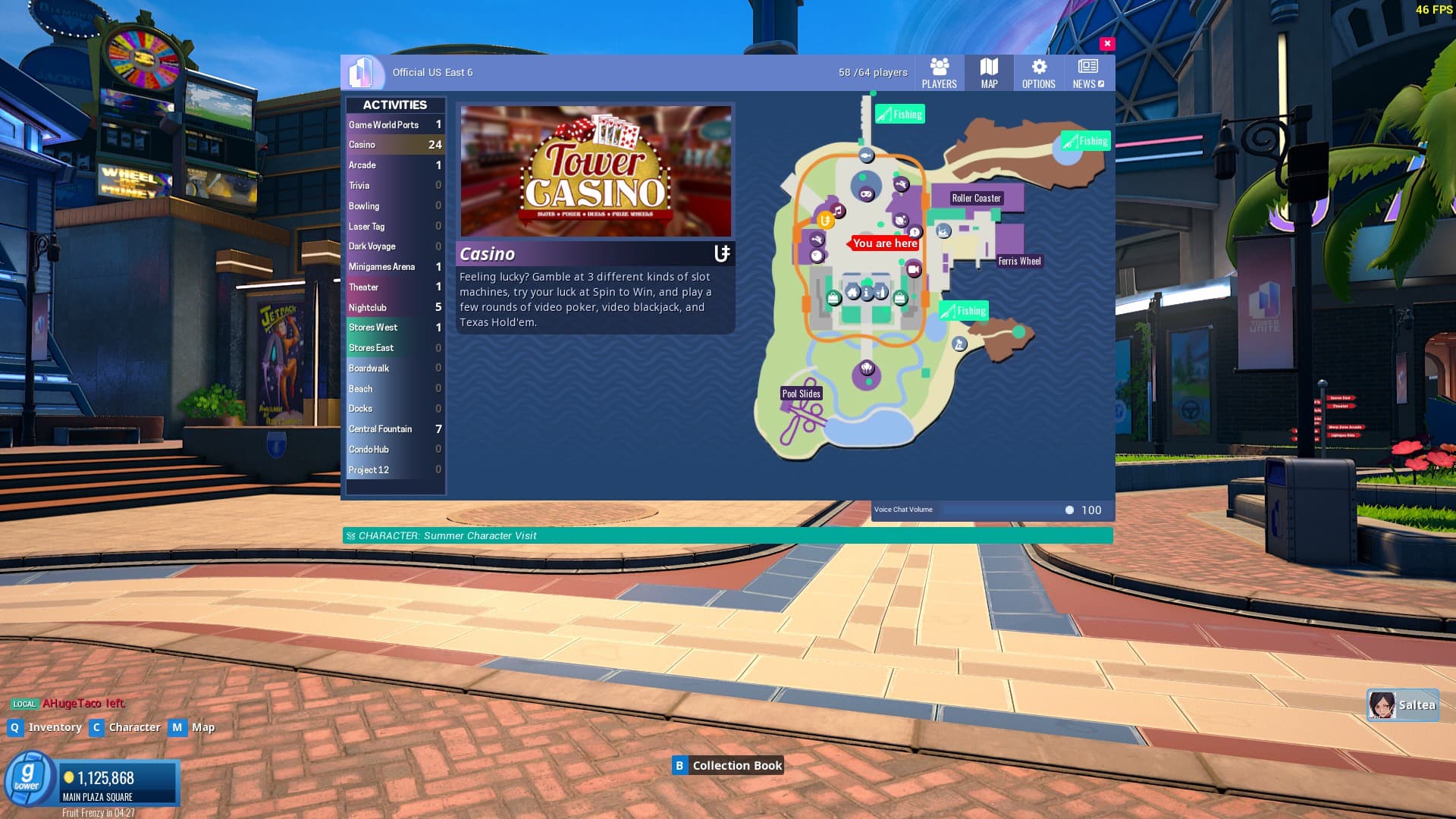
Task: Select the Map tab
Action: click(x=989, y=74)
